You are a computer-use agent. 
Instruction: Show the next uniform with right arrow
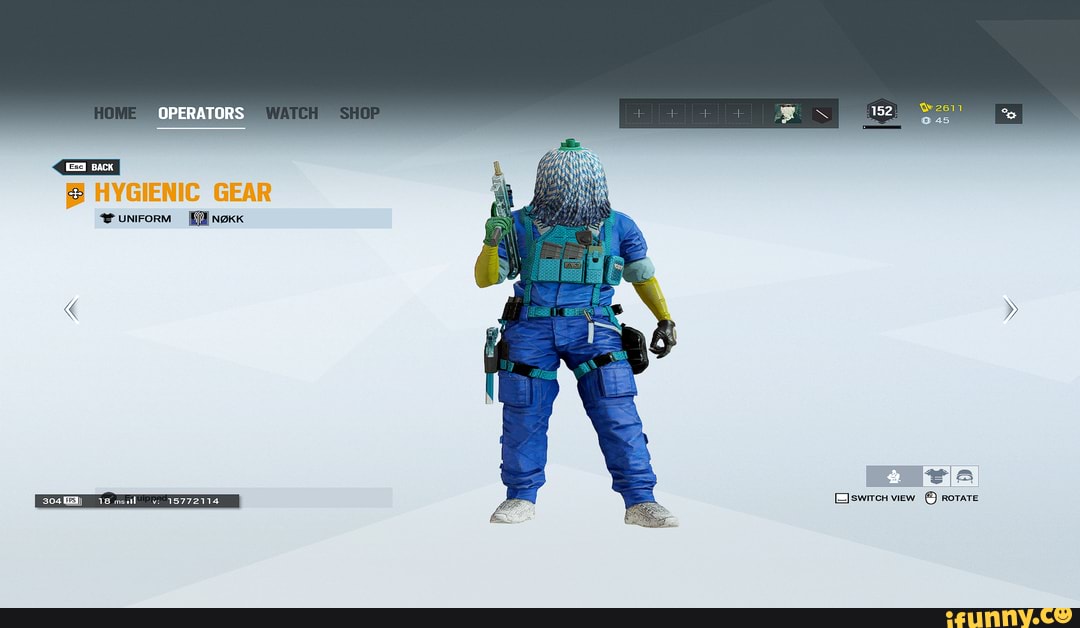point(1010,311)
